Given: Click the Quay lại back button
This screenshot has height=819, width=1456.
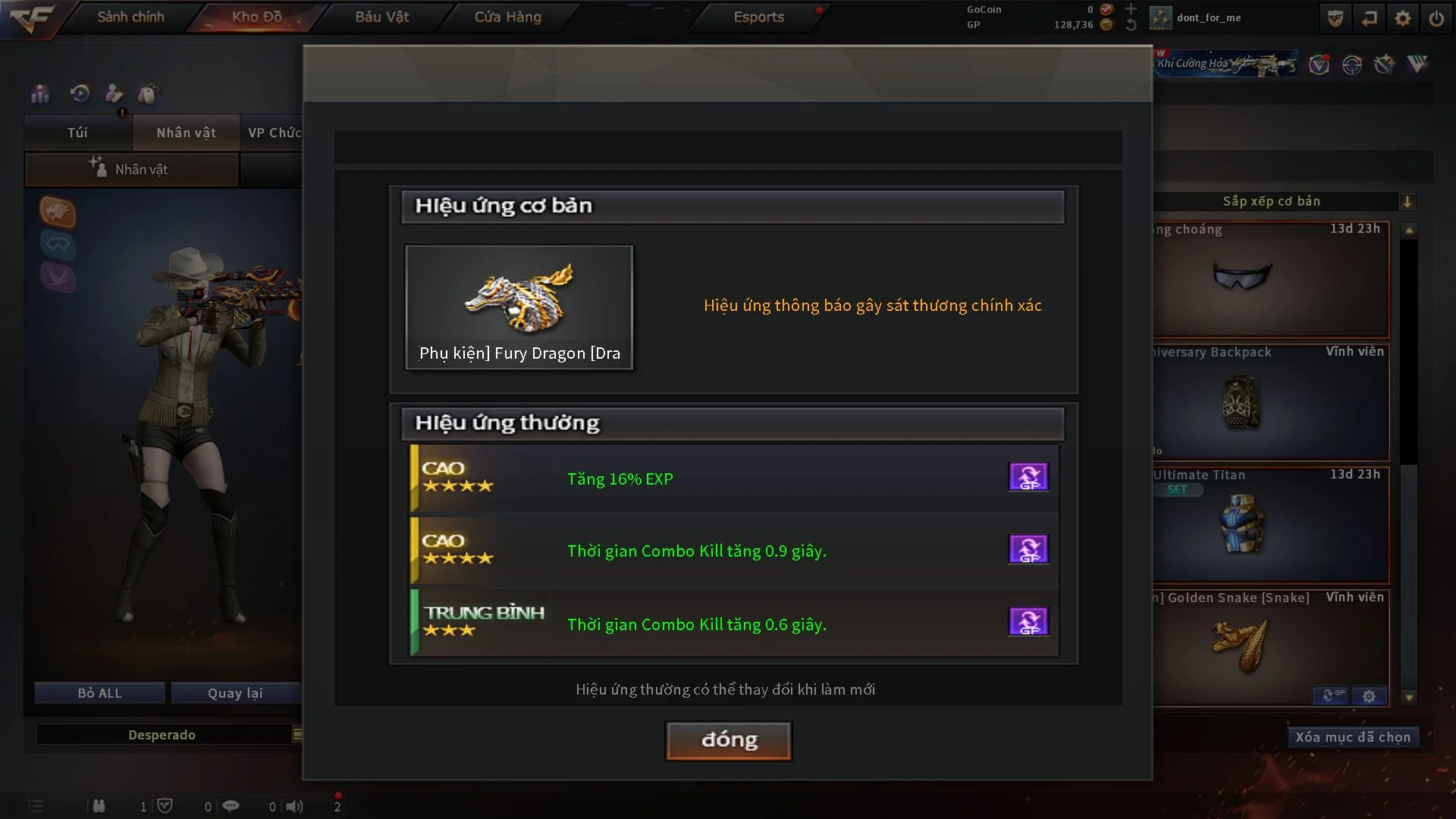Looking at the screenshot, I should (235, 693).
